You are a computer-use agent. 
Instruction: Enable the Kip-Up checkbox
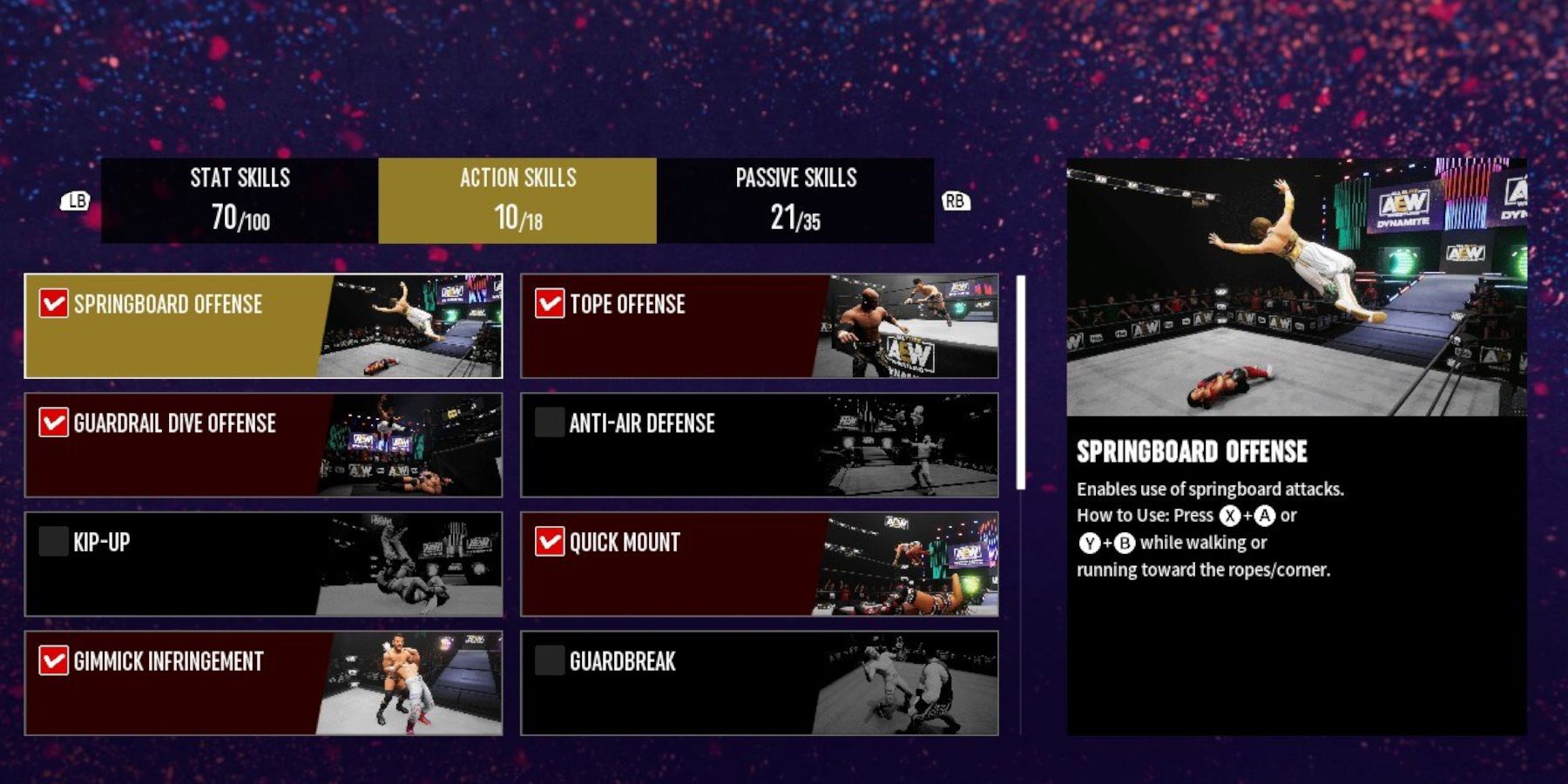tap(54, 543)
